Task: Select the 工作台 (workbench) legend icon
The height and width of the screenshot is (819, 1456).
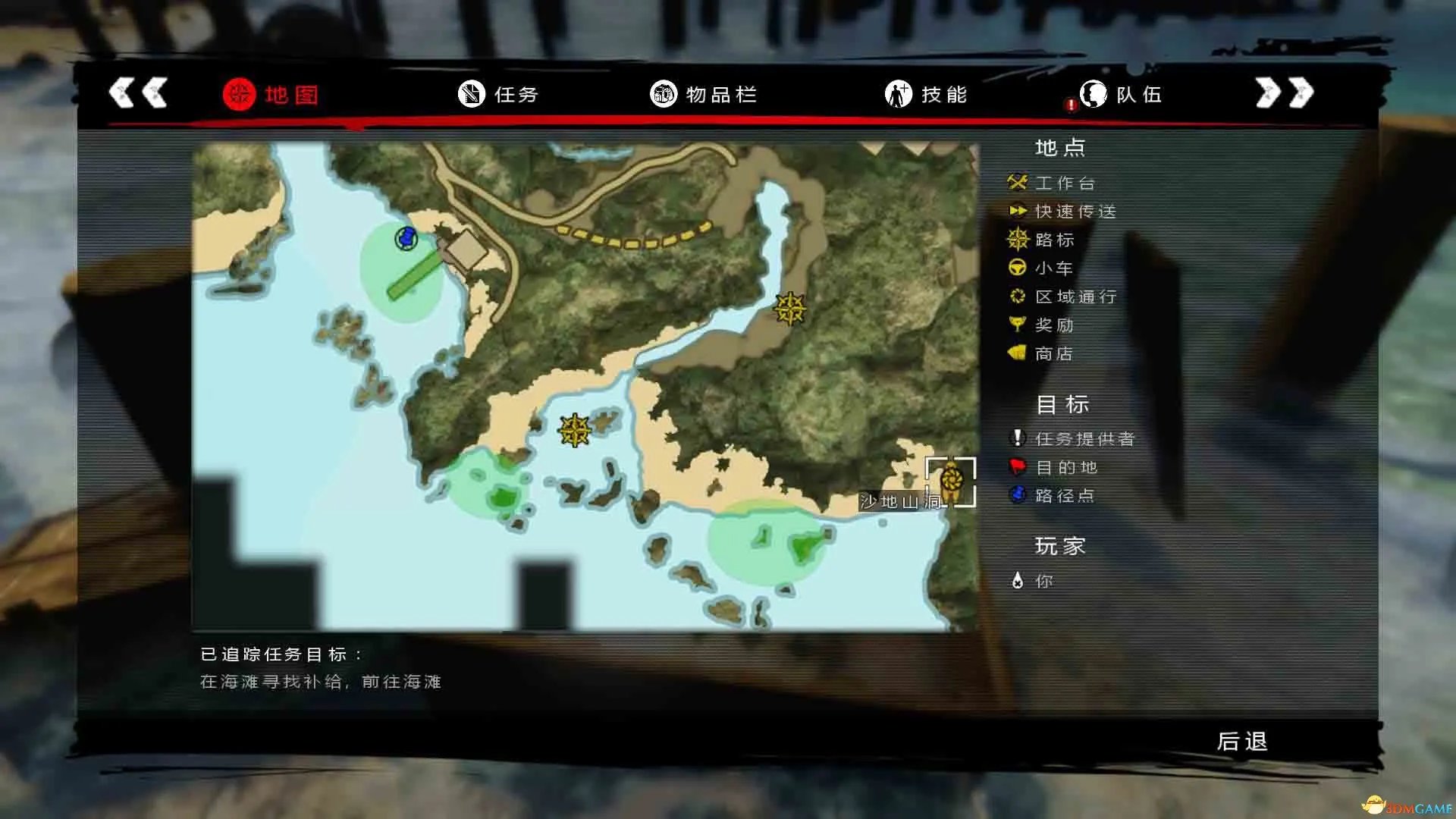Action: coord(1018,183)
